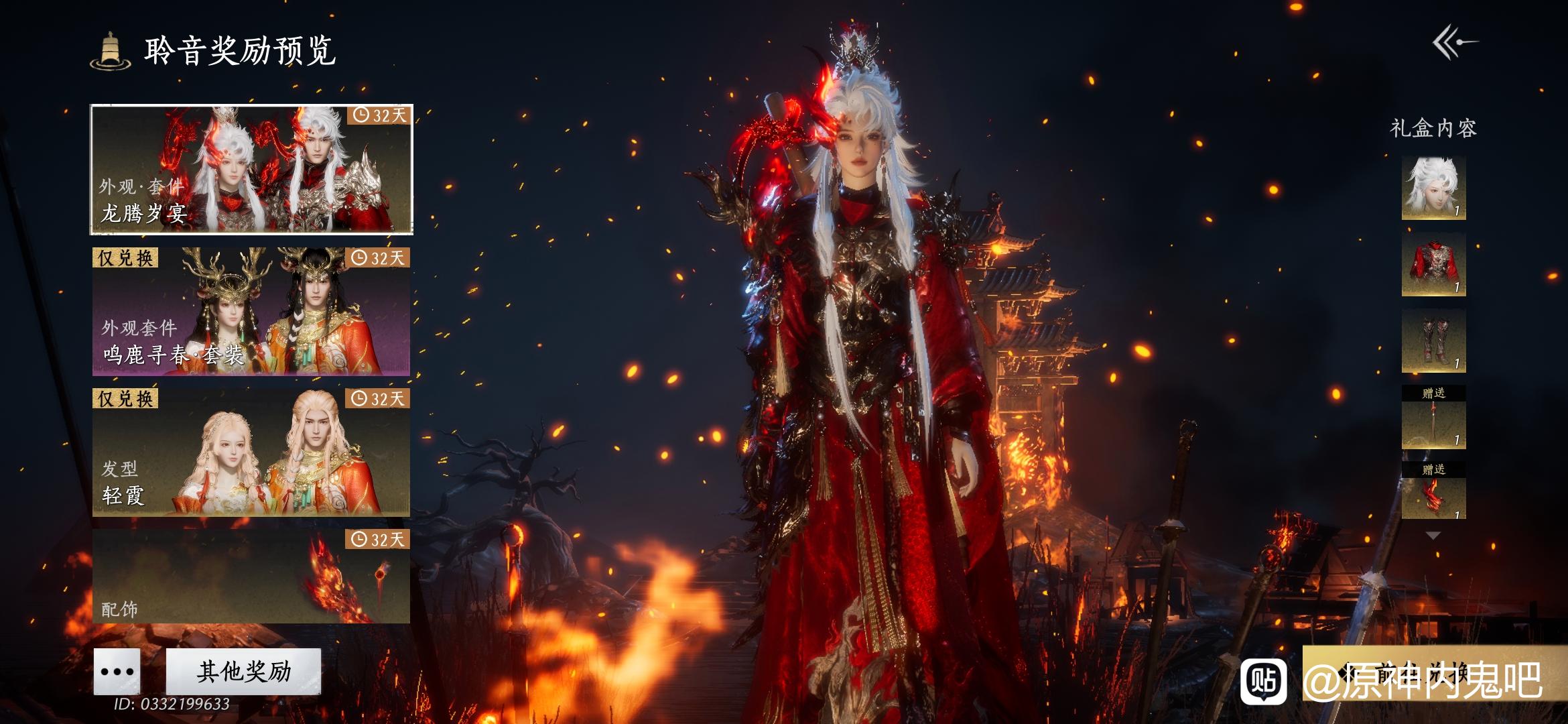Preview the white hairstyle gift box item

pos(1433,188)
